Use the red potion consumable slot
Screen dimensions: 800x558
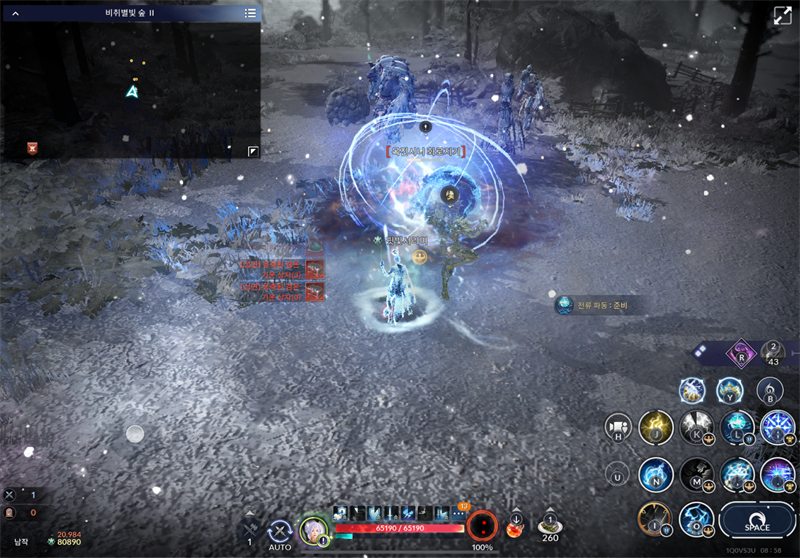coord(515,527)
